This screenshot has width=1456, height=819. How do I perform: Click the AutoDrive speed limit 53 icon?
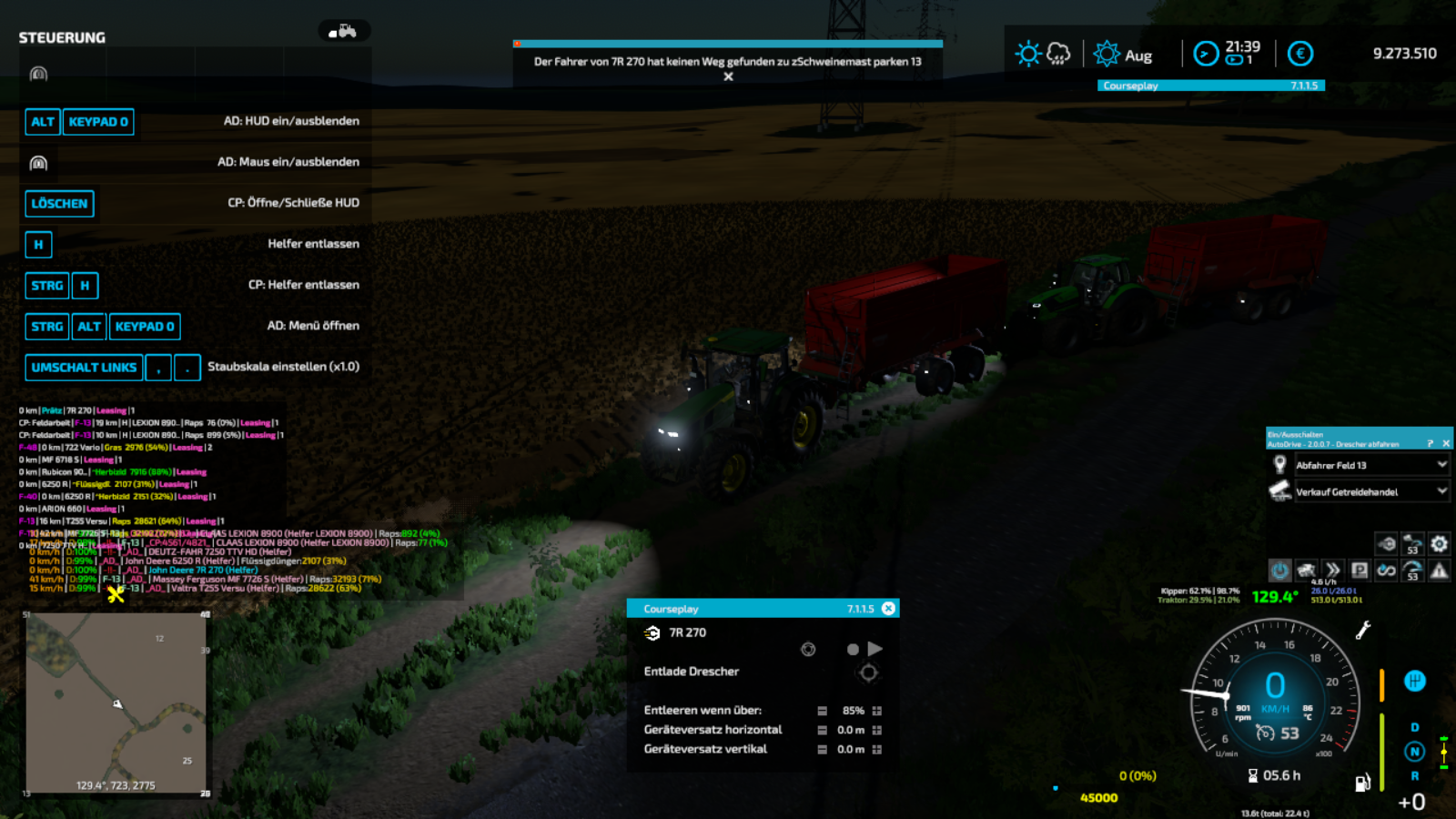point(1413,571)
